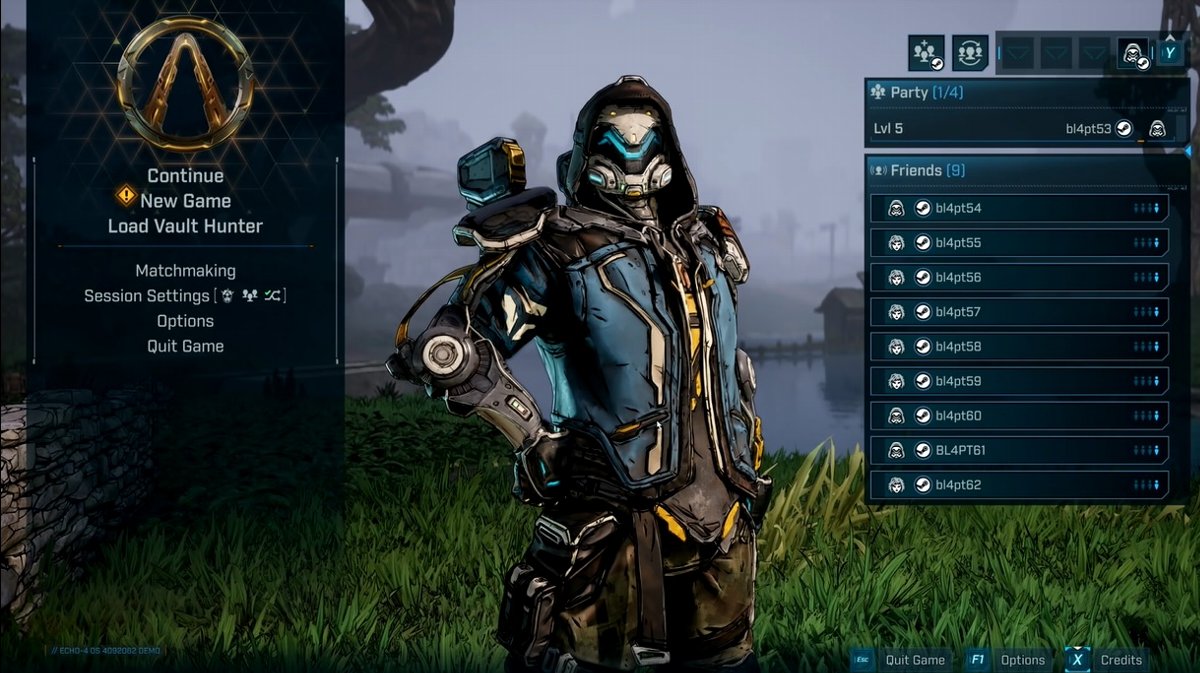Select friend BL4PT61 row
The height and width of the screenshot is (673, 1200).
[x=1018, y=450]
